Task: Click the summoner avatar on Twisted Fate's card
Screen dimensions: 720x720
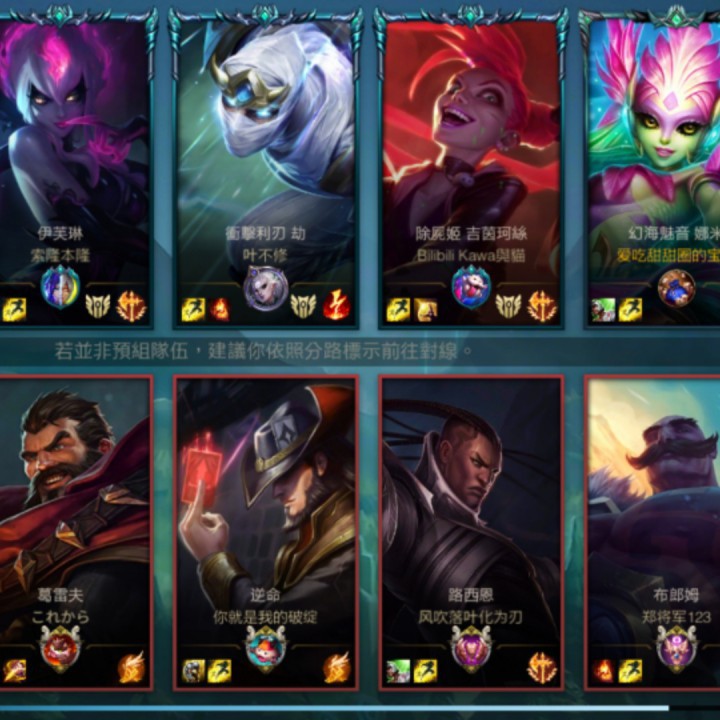Action: [x=265, y=649]
